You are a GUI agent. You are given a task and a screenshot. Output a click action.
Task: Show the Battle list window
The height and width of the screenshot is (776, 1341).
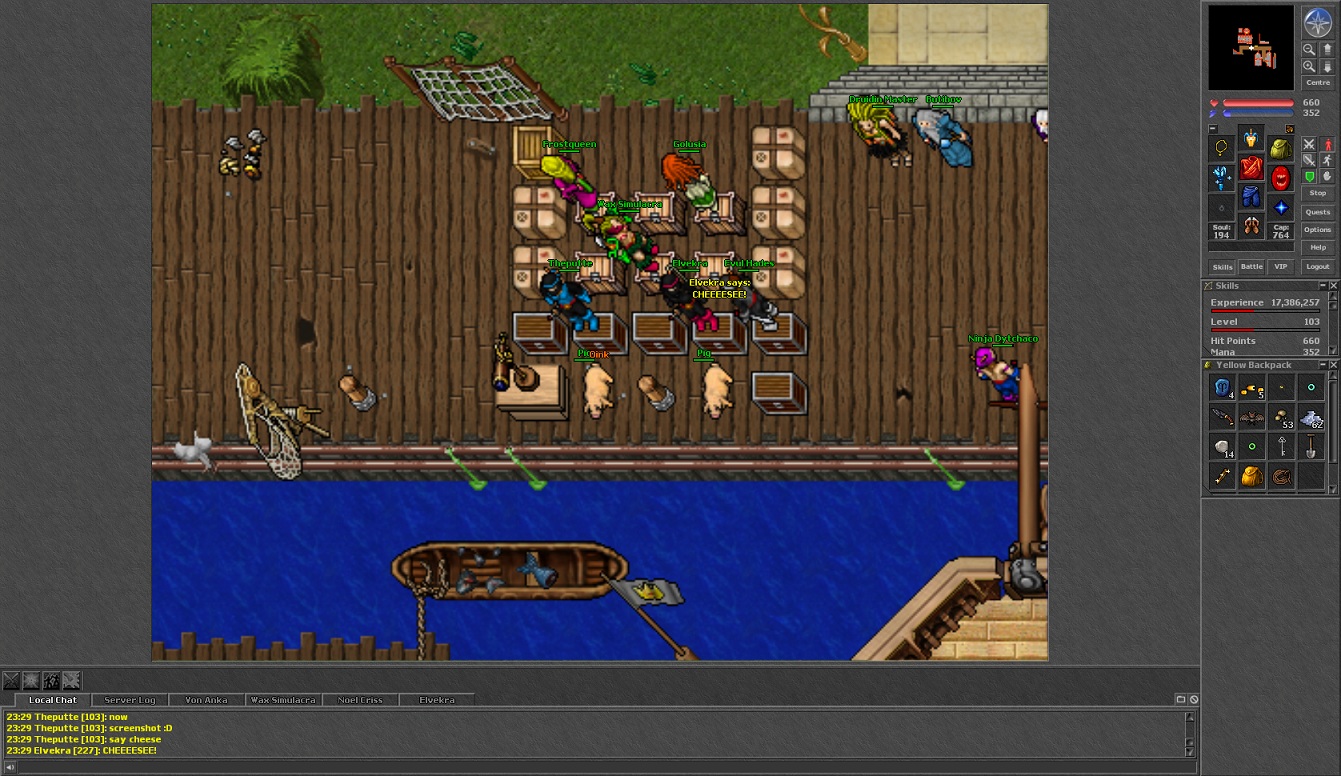[1252, 267]
